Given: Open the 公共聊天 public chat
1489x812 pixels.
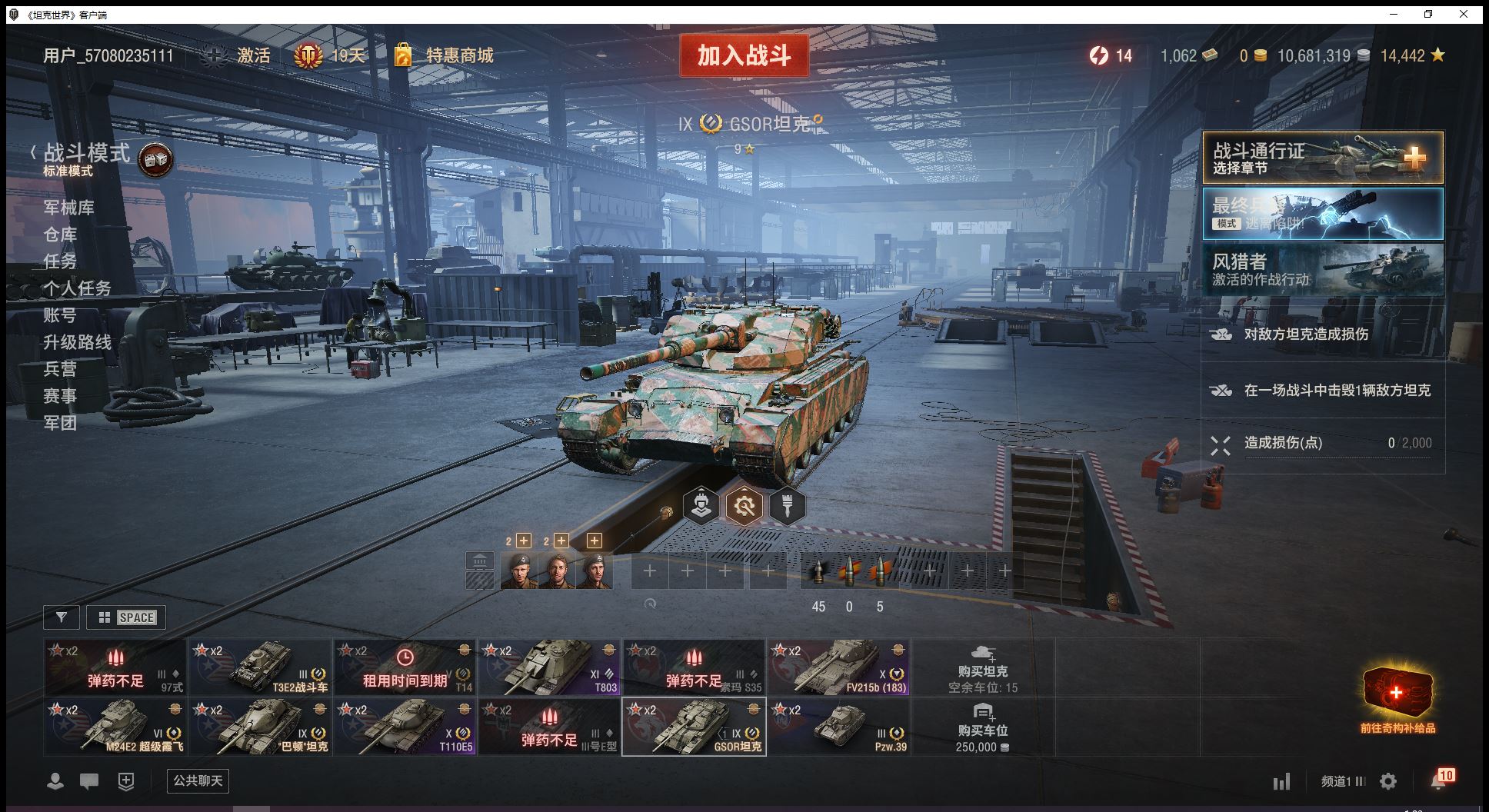Looking at the screenshot, I should point(198,781).
